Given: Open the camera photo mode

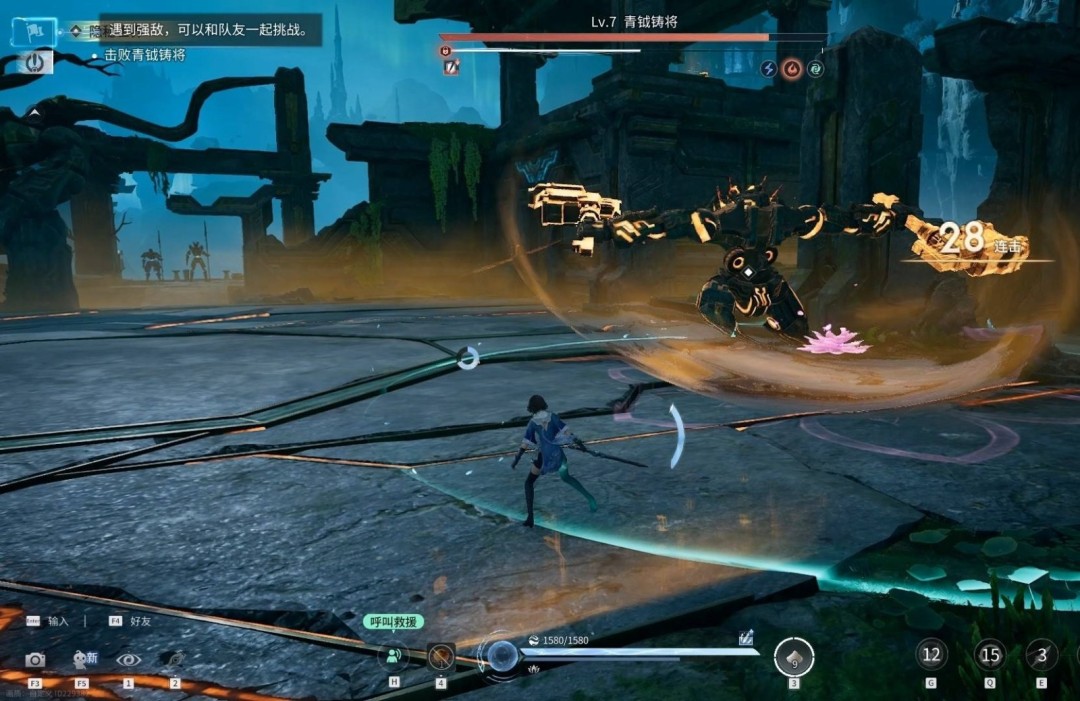Looking at the screenshot, I should pyautogui.click(x=35, y=659).
